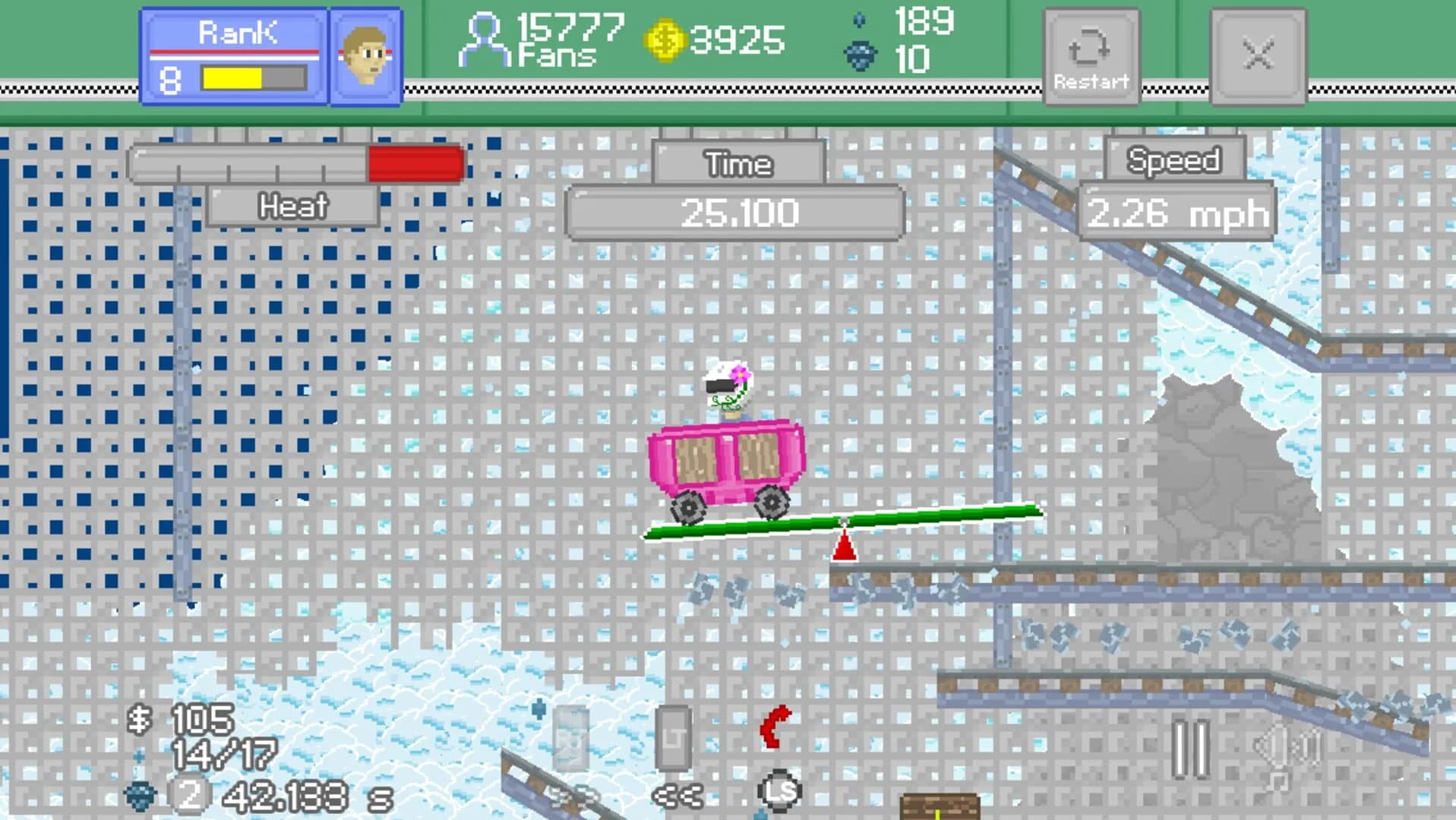
Task: Select the player avatar portrait next to Rank
Action: pyautogui.click(x=364, y=53)
